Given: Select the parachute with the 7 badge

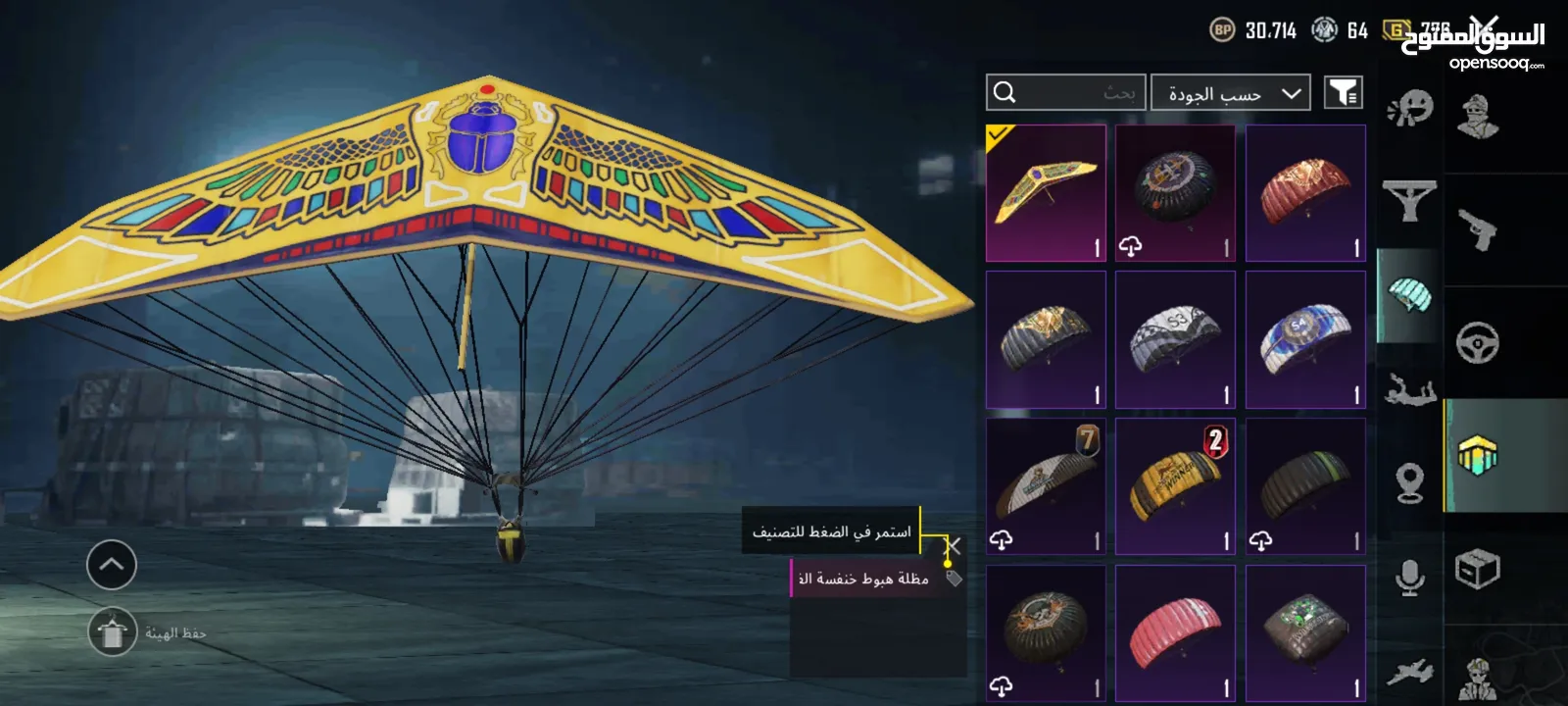Looking at the screenshot, I should (1046, 486).
